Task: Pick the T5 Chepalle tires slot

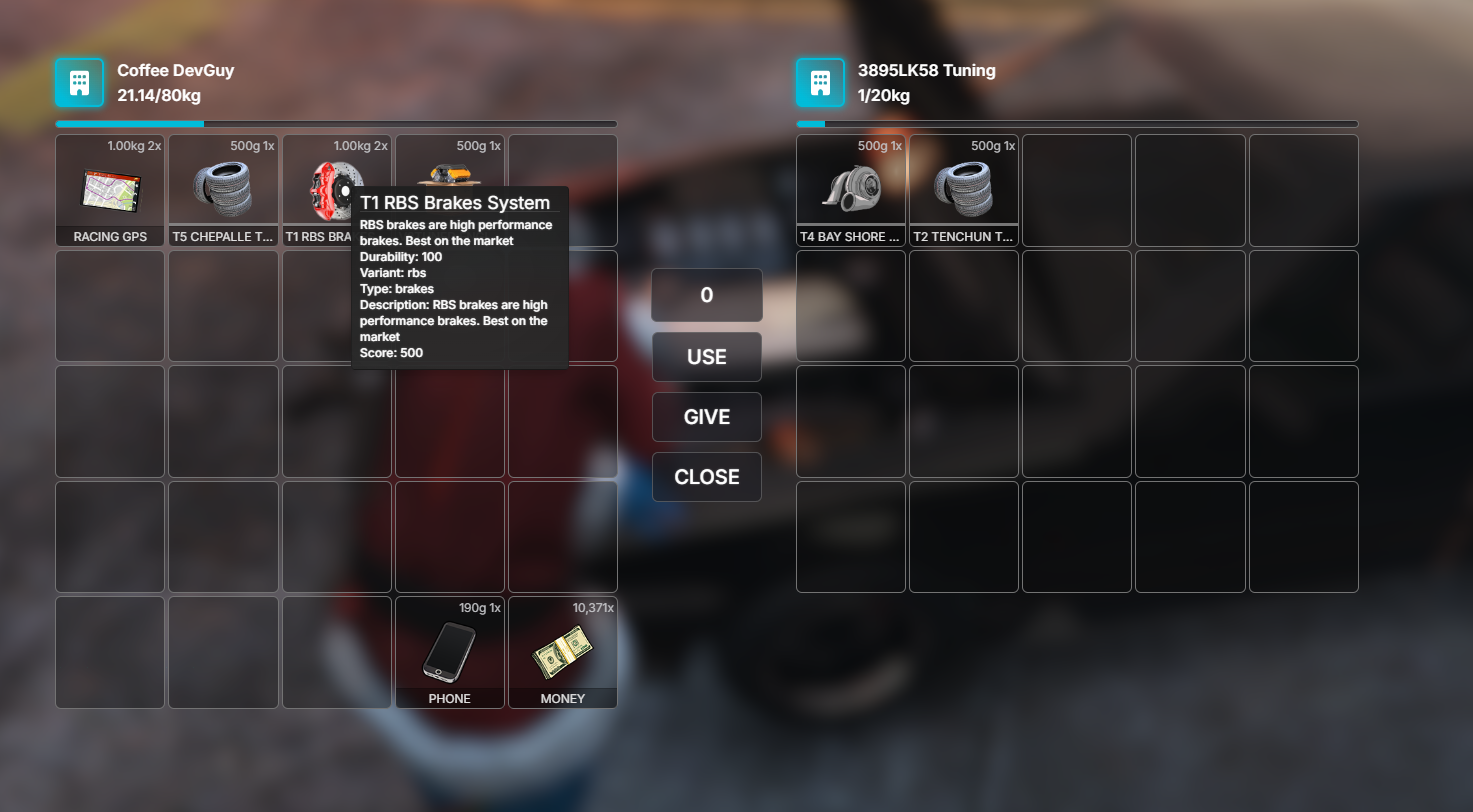Action: pos(223,190)
